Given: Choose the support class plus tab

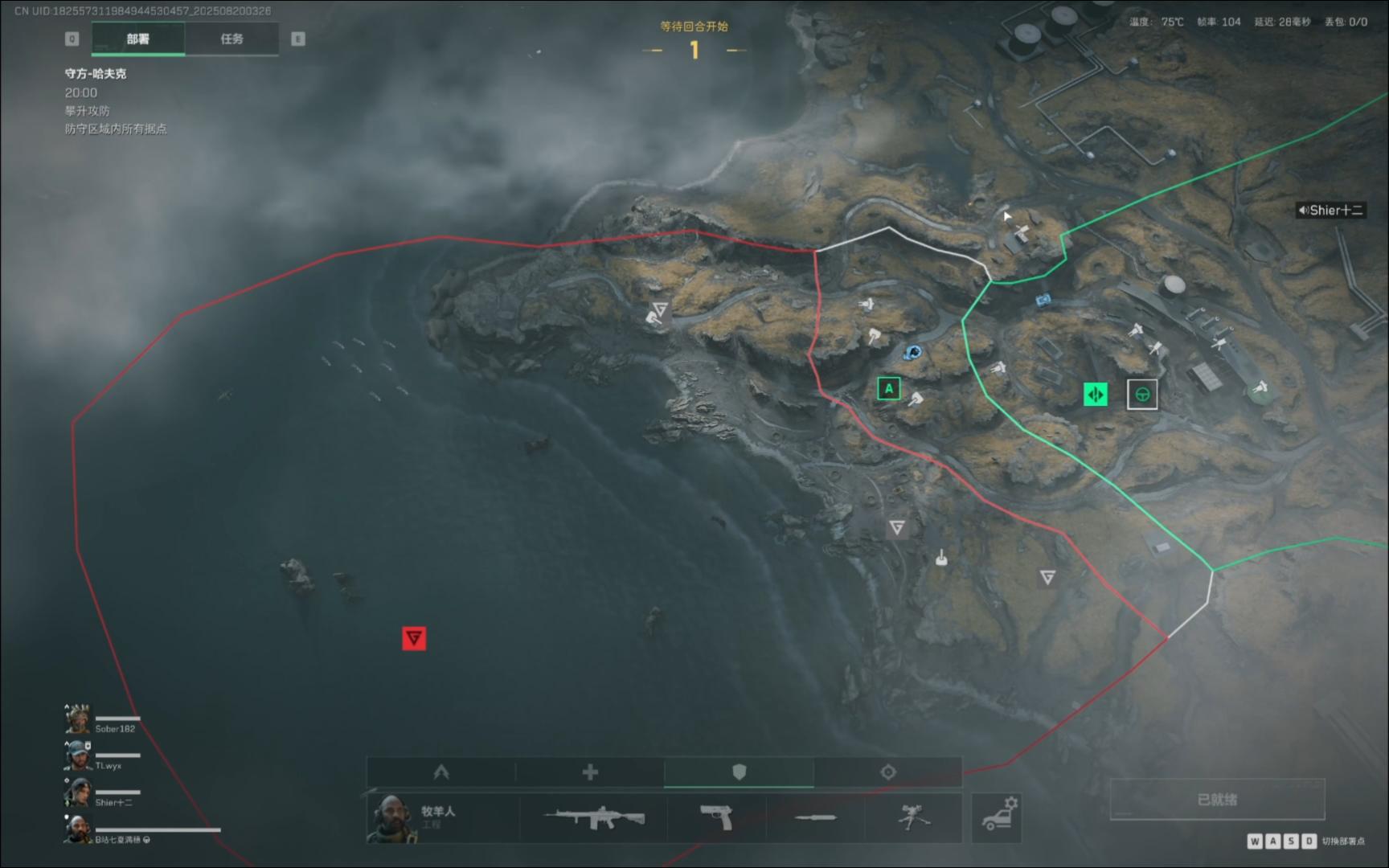Looking at the screenshot, I should coord(590,772).
